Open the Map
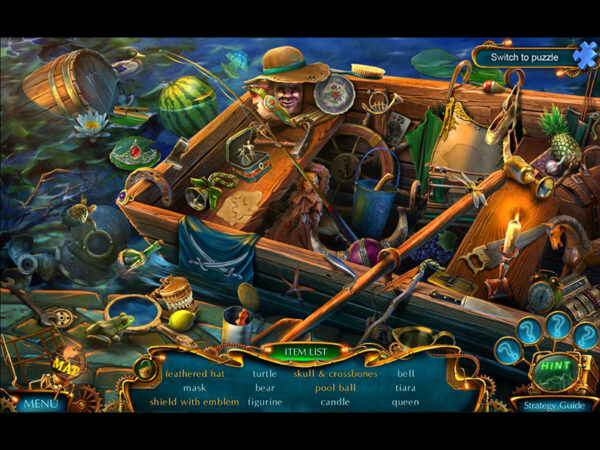The image size is (600, 450). coord(66,368)
